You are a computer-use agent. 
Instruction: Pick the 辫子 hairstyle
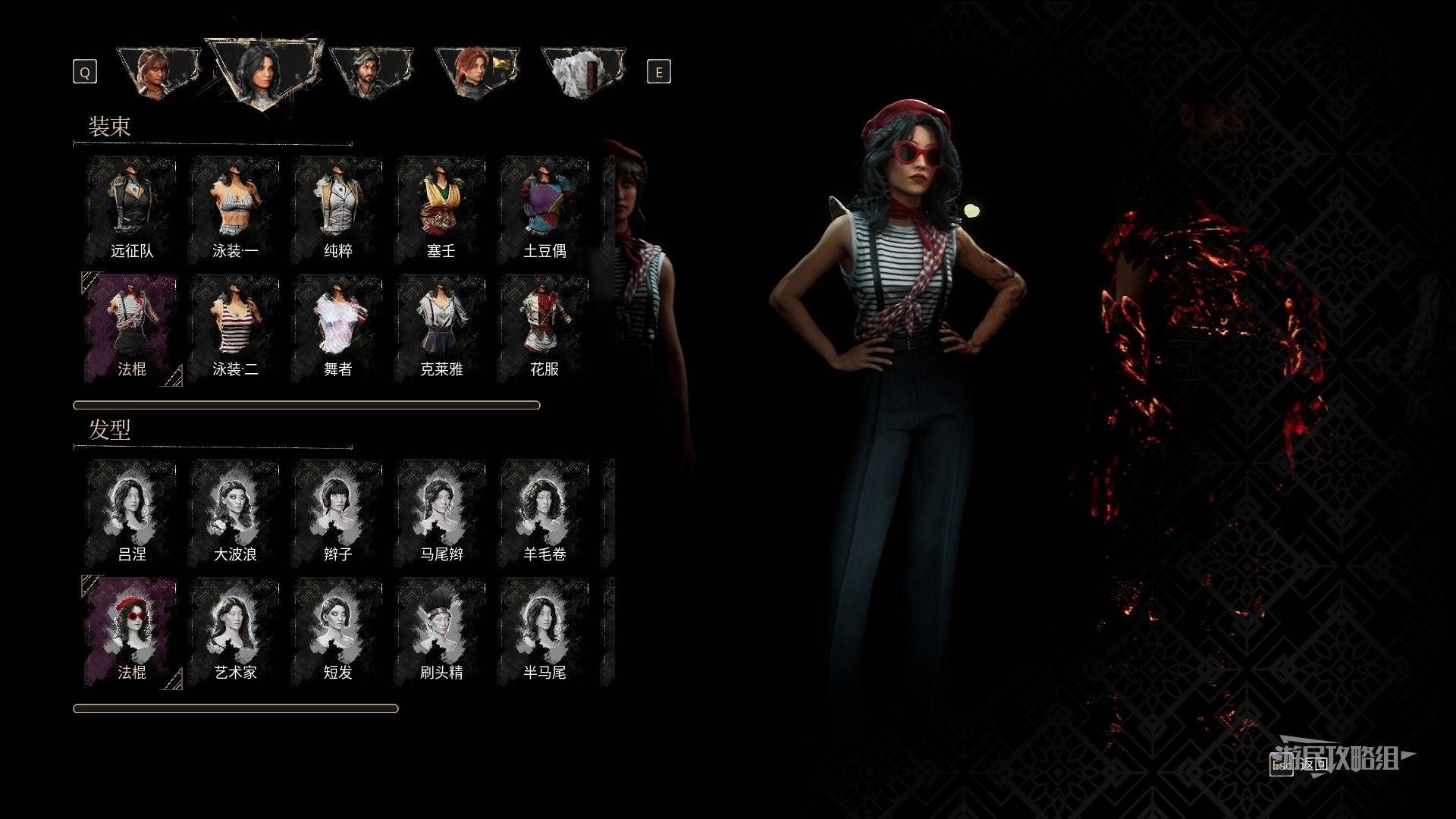point(338,513)
